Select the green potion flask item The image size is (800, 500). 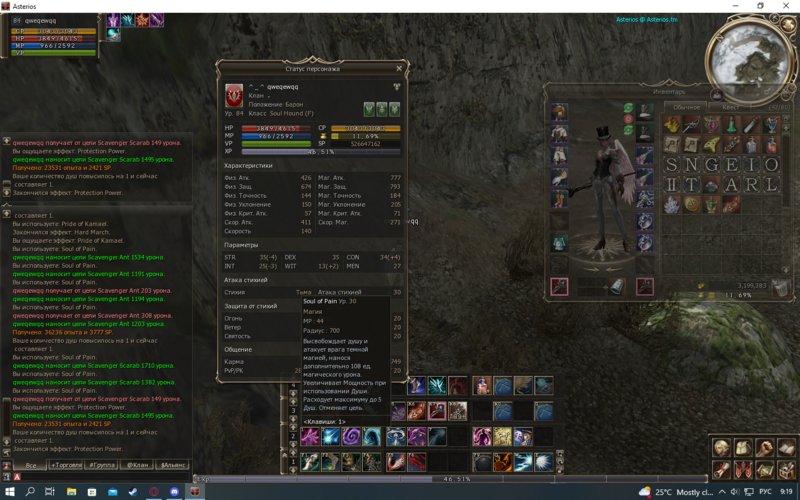coord(731,125)
